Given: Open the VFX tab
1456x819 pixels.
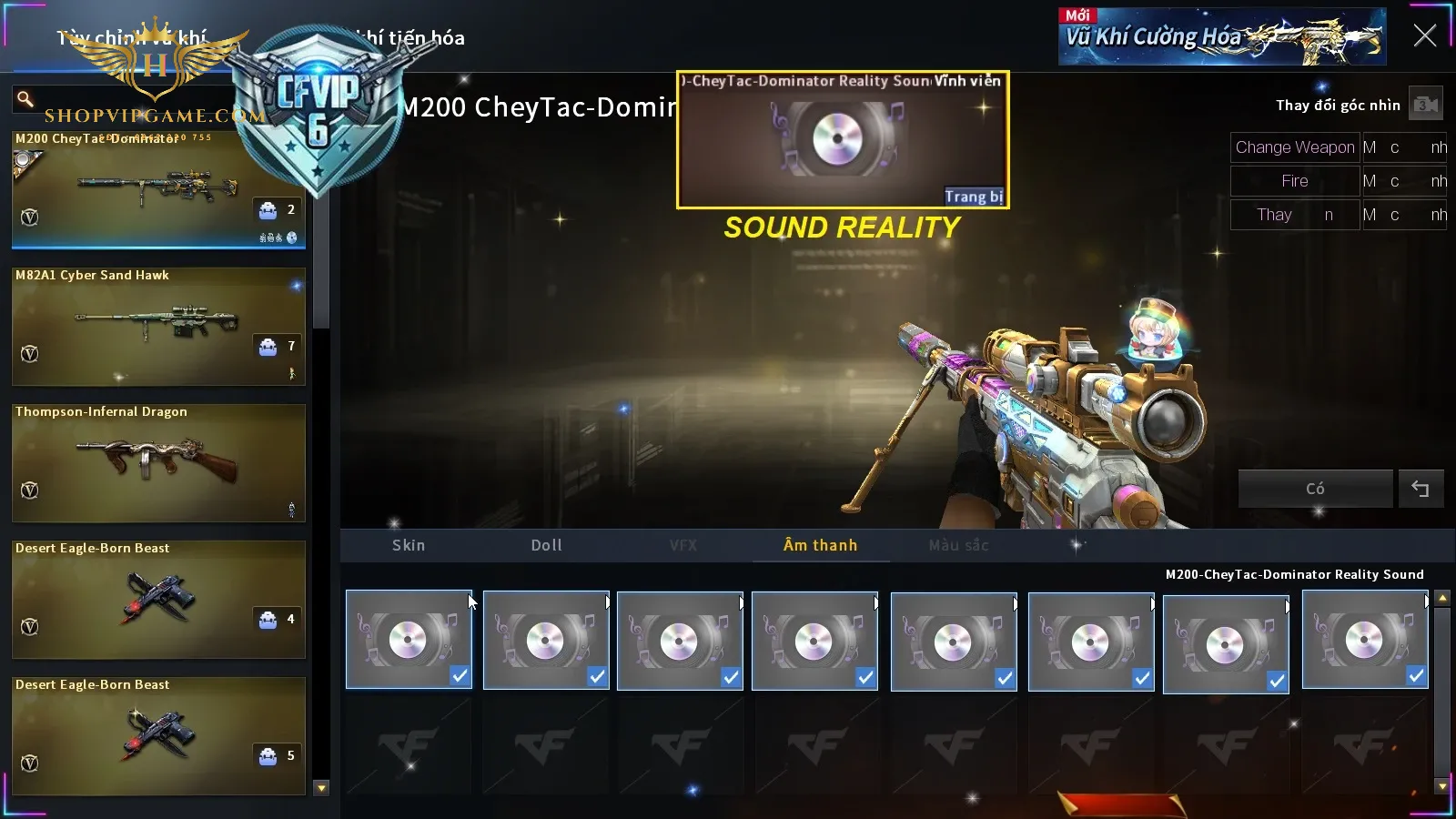Looking at the screenshot, I should (683, 545).
